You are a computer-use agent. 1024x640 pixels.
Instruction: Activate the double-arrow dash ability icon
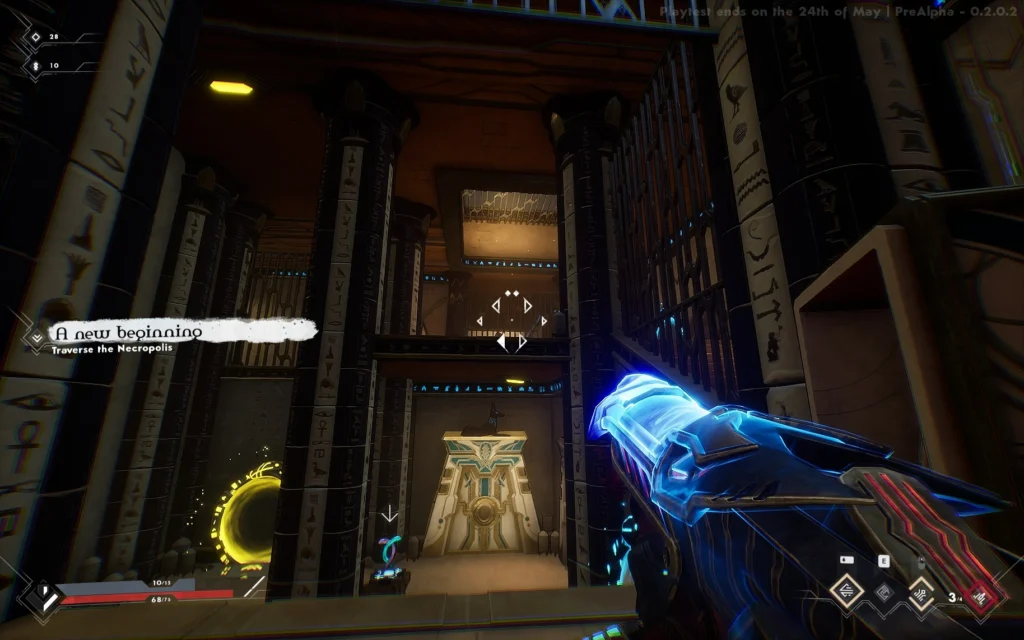pyautogui.click(x=846, y=593)
